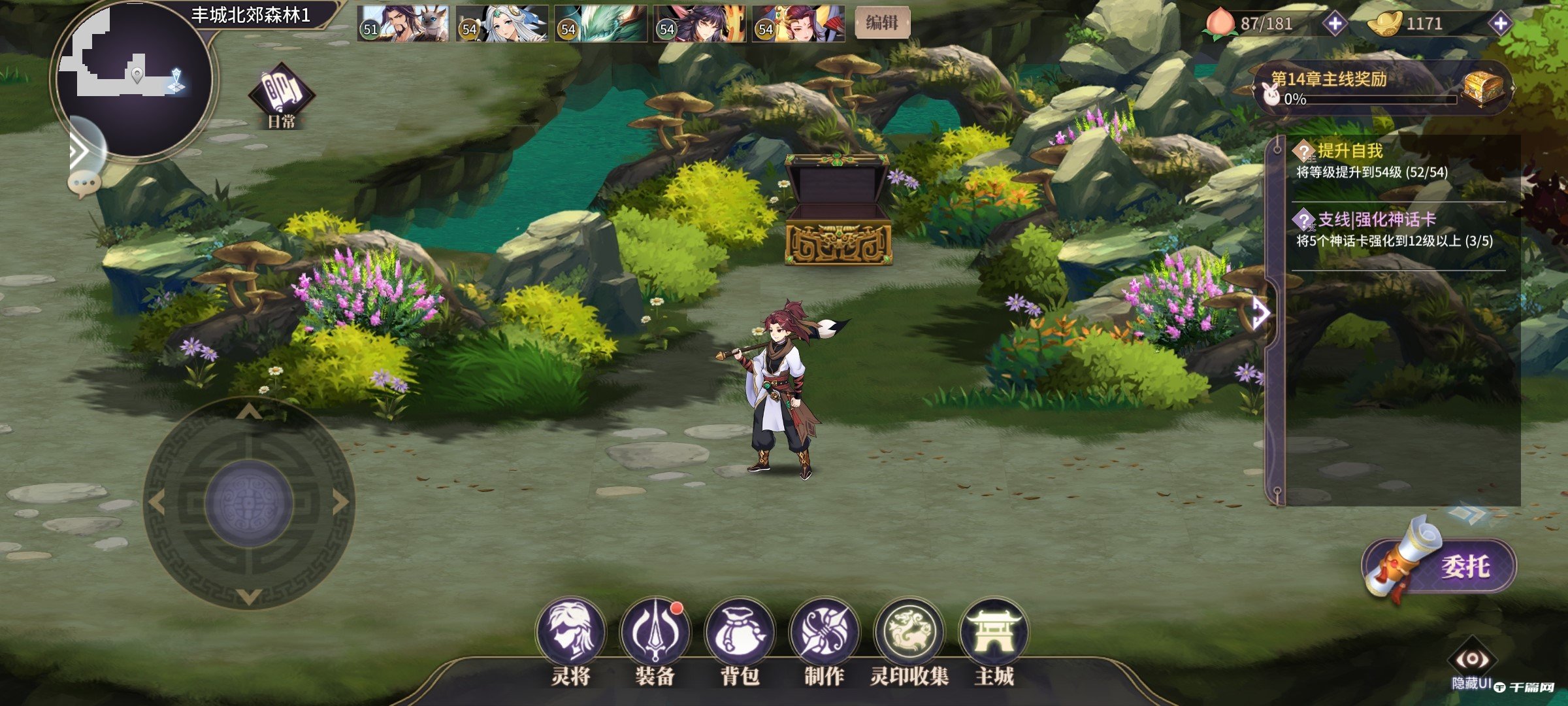Toggle the 隐藏UI eye button
The width and height of the screenshot is (1568, 706).
coord(1471,660)
